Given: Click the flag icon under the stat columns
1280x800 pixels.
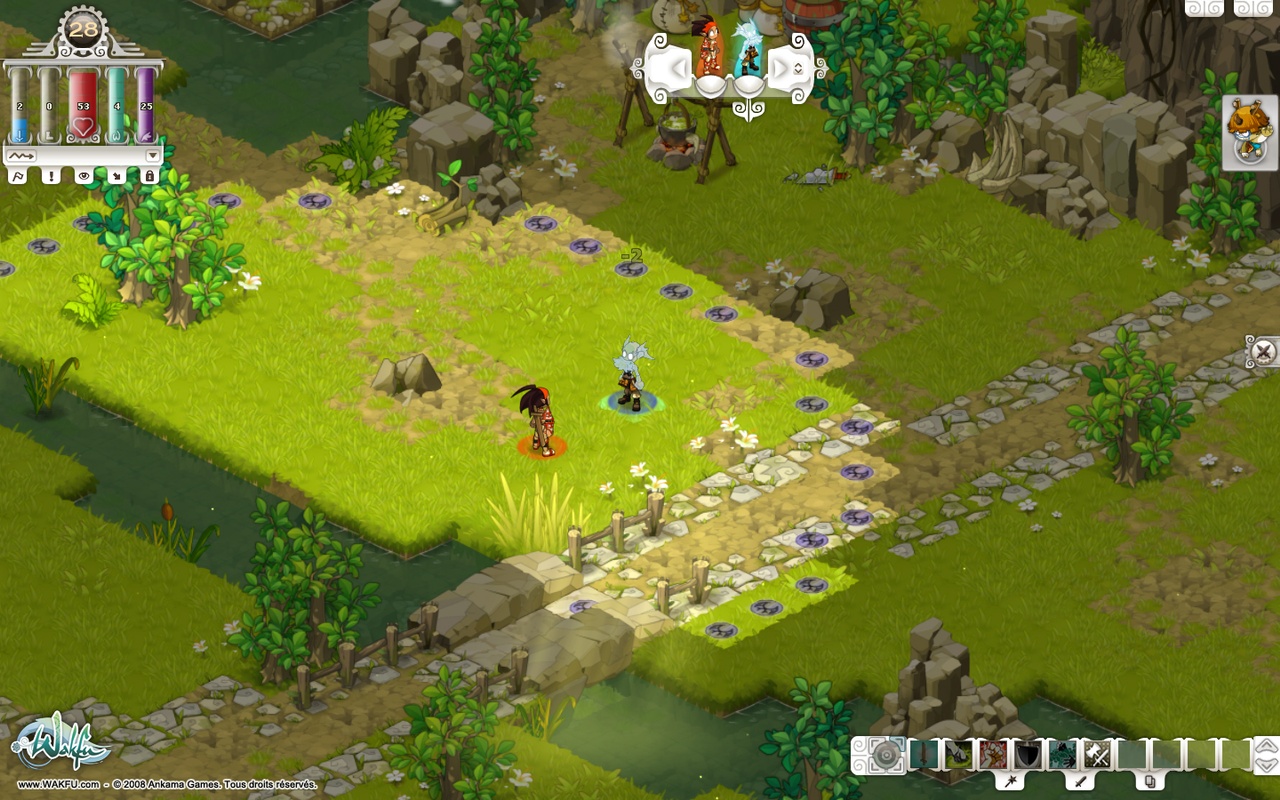Looking at the screenshot, I should pos(19,176).
